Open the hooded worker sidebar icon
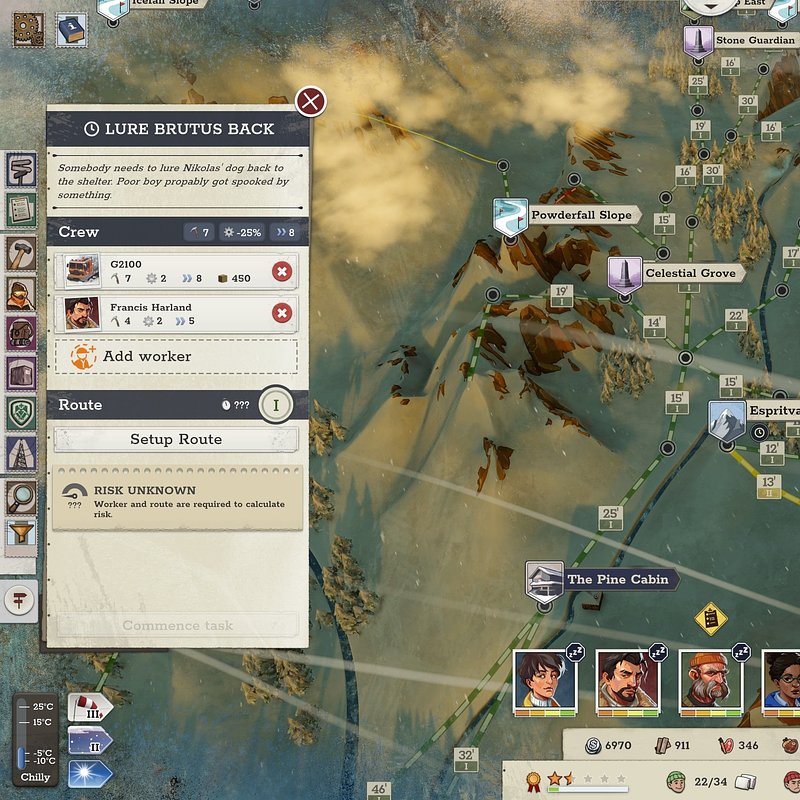This screenshot has width=800, height=800. 21,293
